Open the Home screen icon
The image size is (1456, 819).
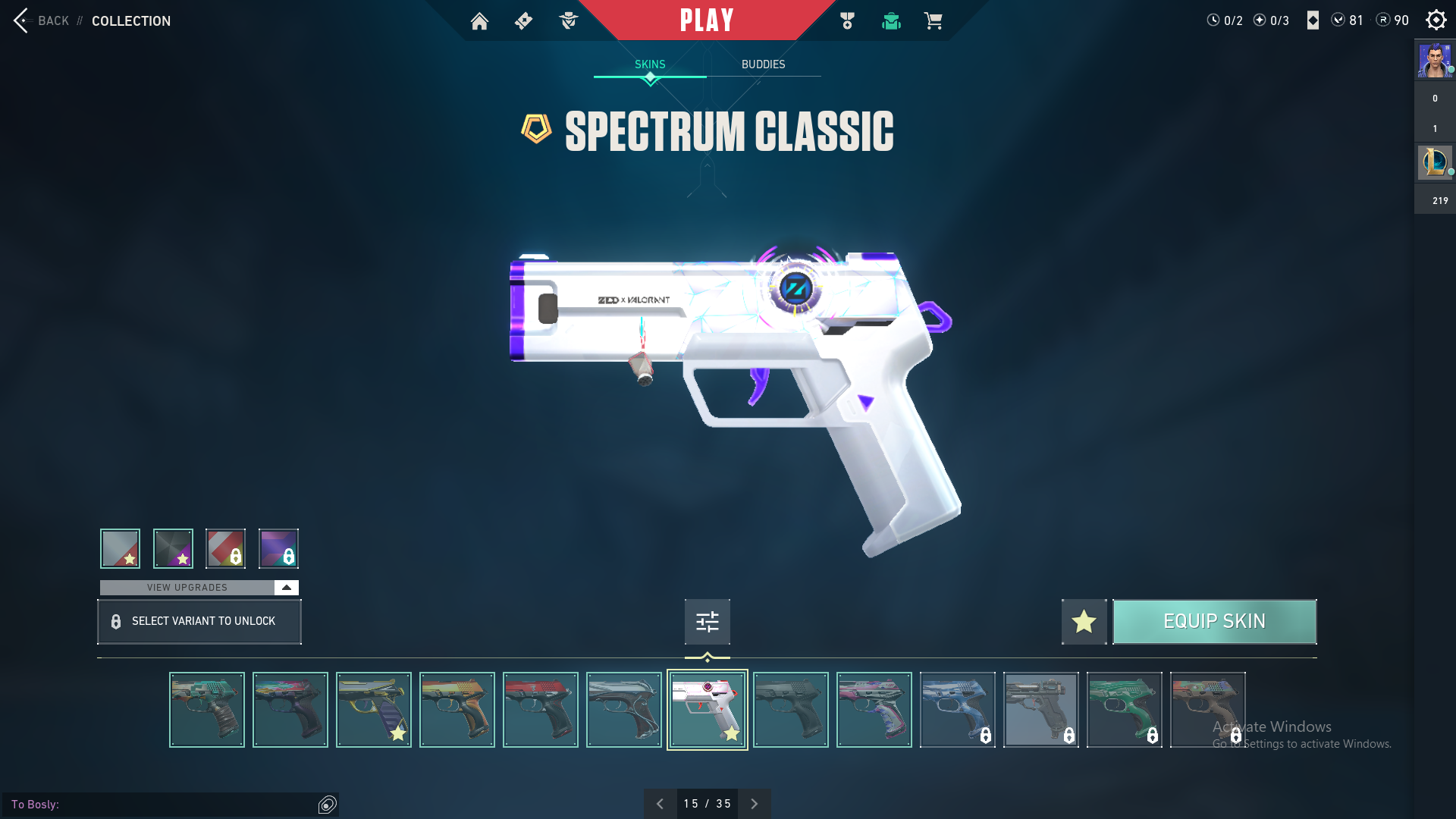479,21
